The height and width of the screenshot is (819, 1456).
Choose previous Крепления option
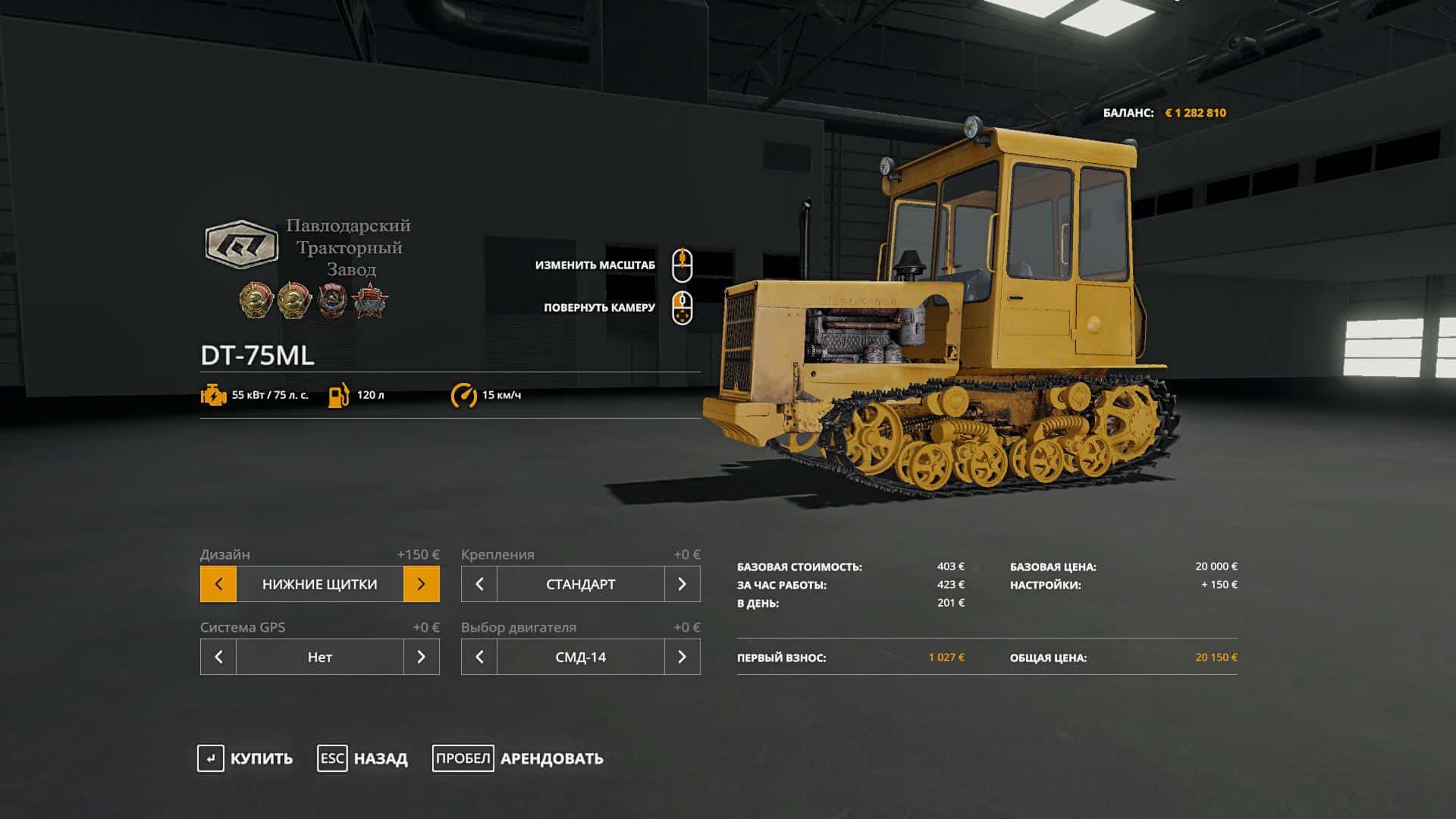[x=479, y=584]
